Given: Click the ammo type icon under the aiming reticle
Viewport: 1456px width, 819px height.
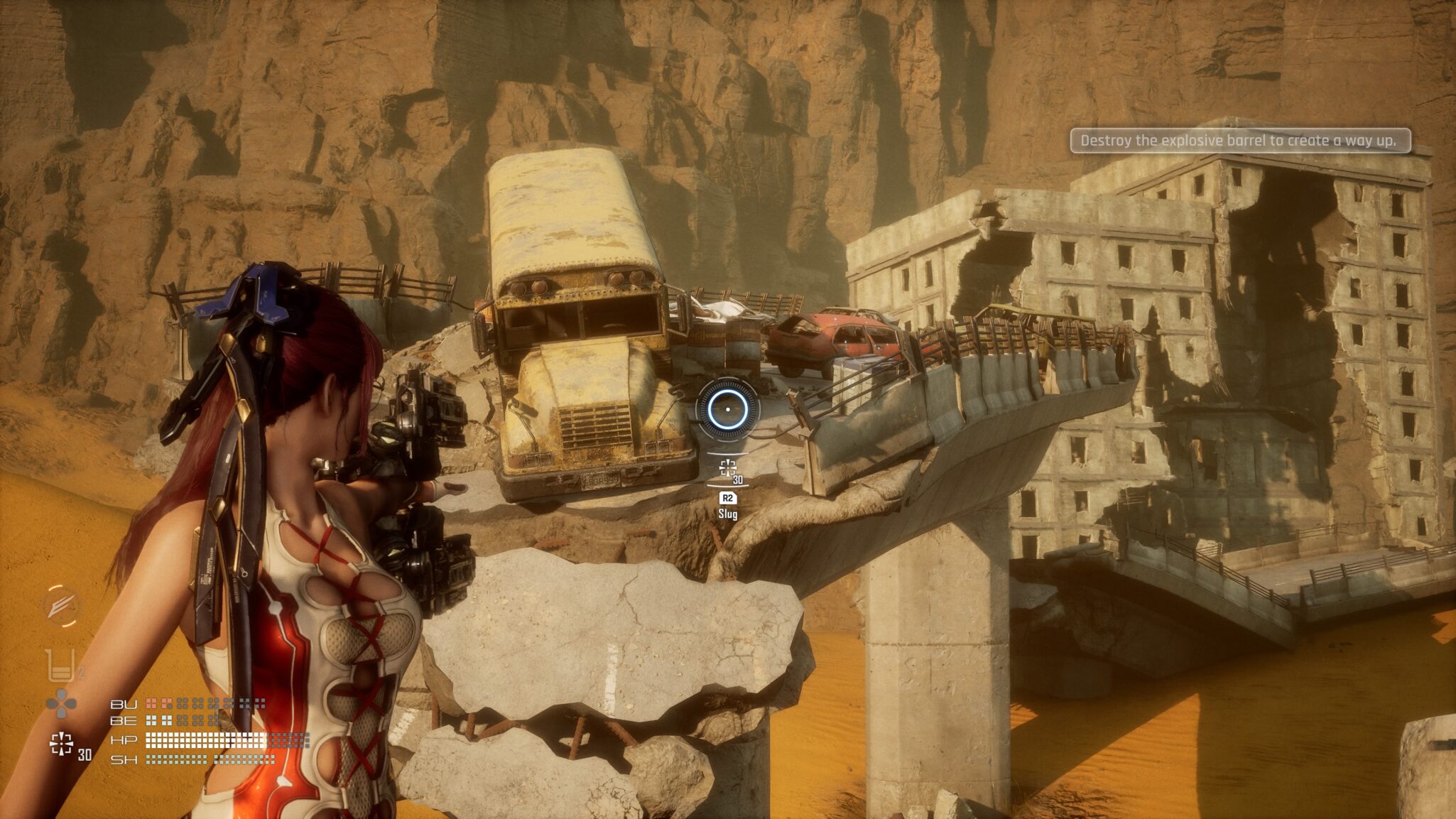Looking at the screenshot, I should coord(727,468).
